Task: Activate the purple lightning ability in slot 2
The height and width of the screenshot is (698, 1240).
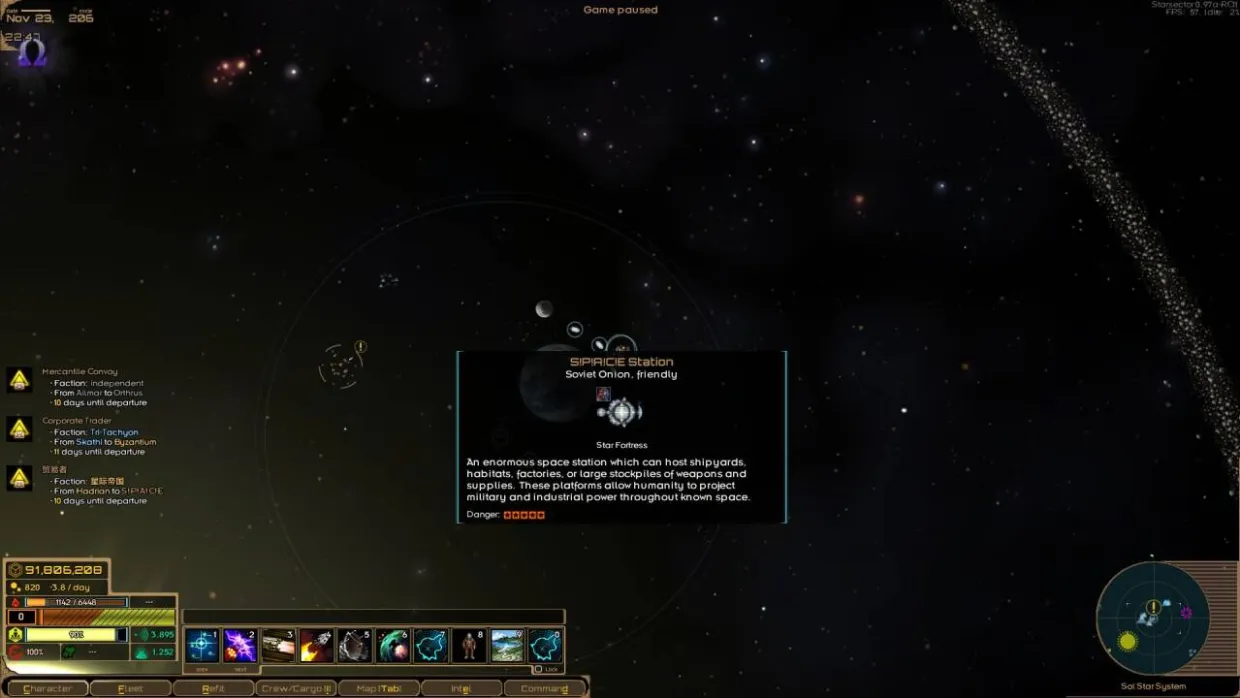Action: [x=241, y=646]
